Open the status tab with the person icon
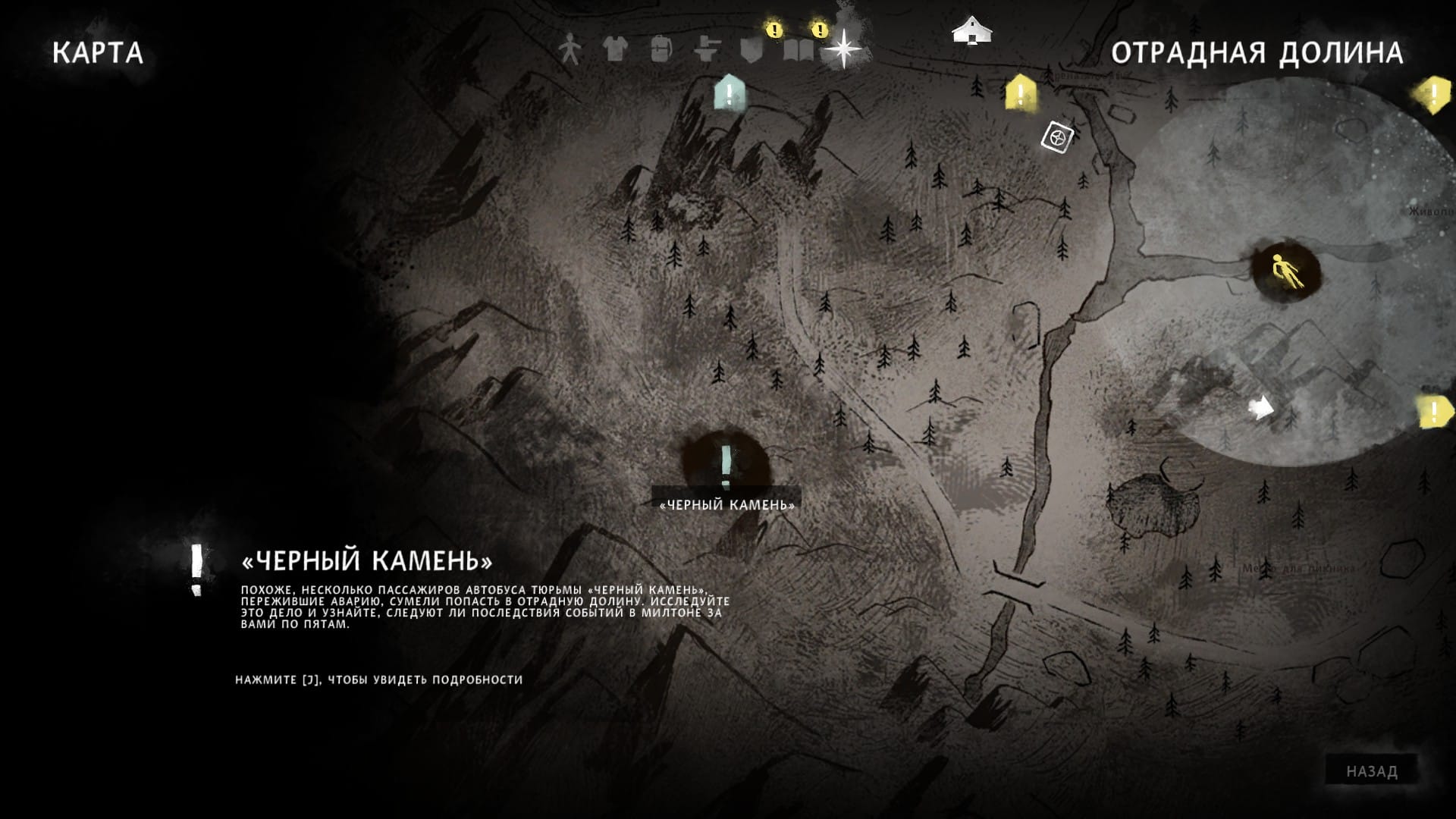Screen dimensions: 1456x819 coord(569,49)
